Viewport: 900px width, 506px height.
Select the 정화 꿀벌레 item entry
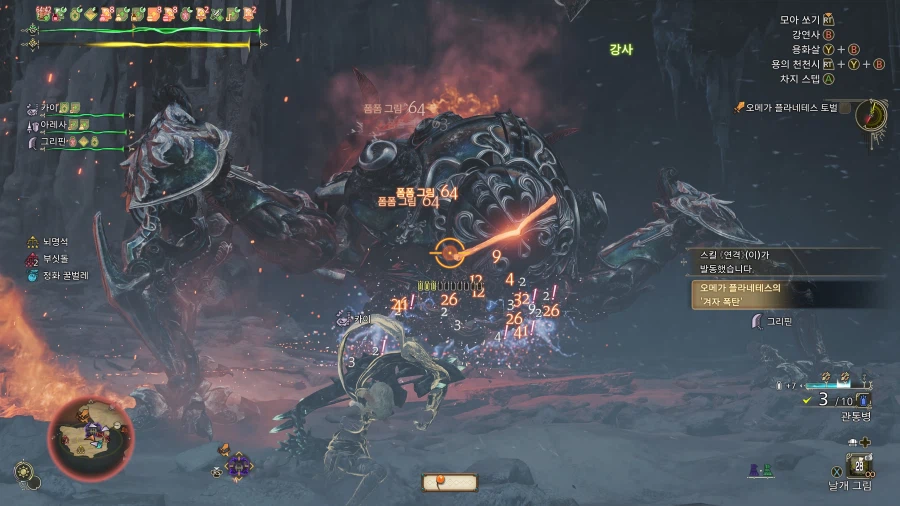click(60, 275)
